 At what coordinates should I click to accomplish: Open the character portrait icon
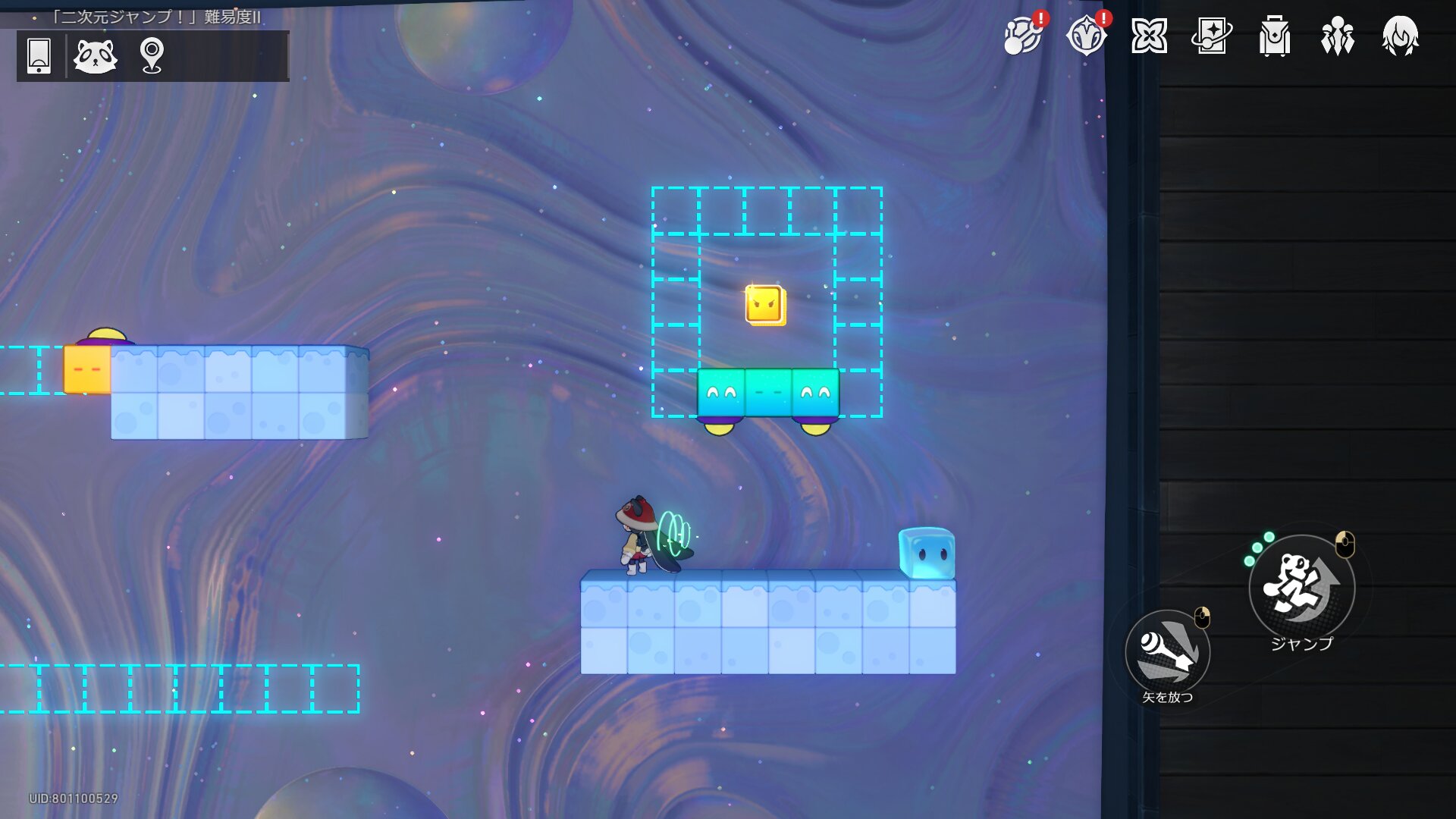pos(1401,36)
